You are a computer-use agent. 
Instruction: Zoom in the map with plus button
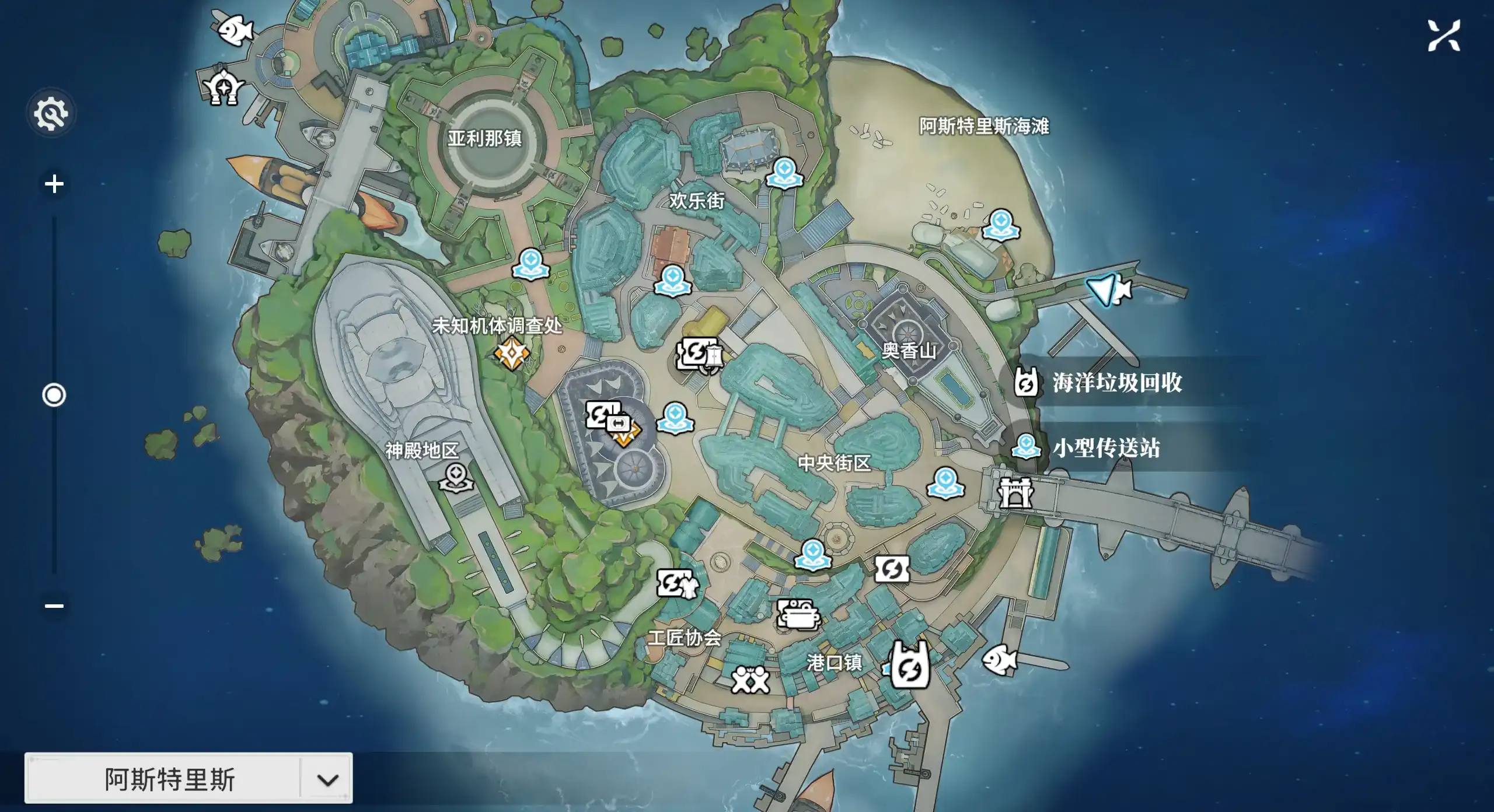(x=54, y=184)
